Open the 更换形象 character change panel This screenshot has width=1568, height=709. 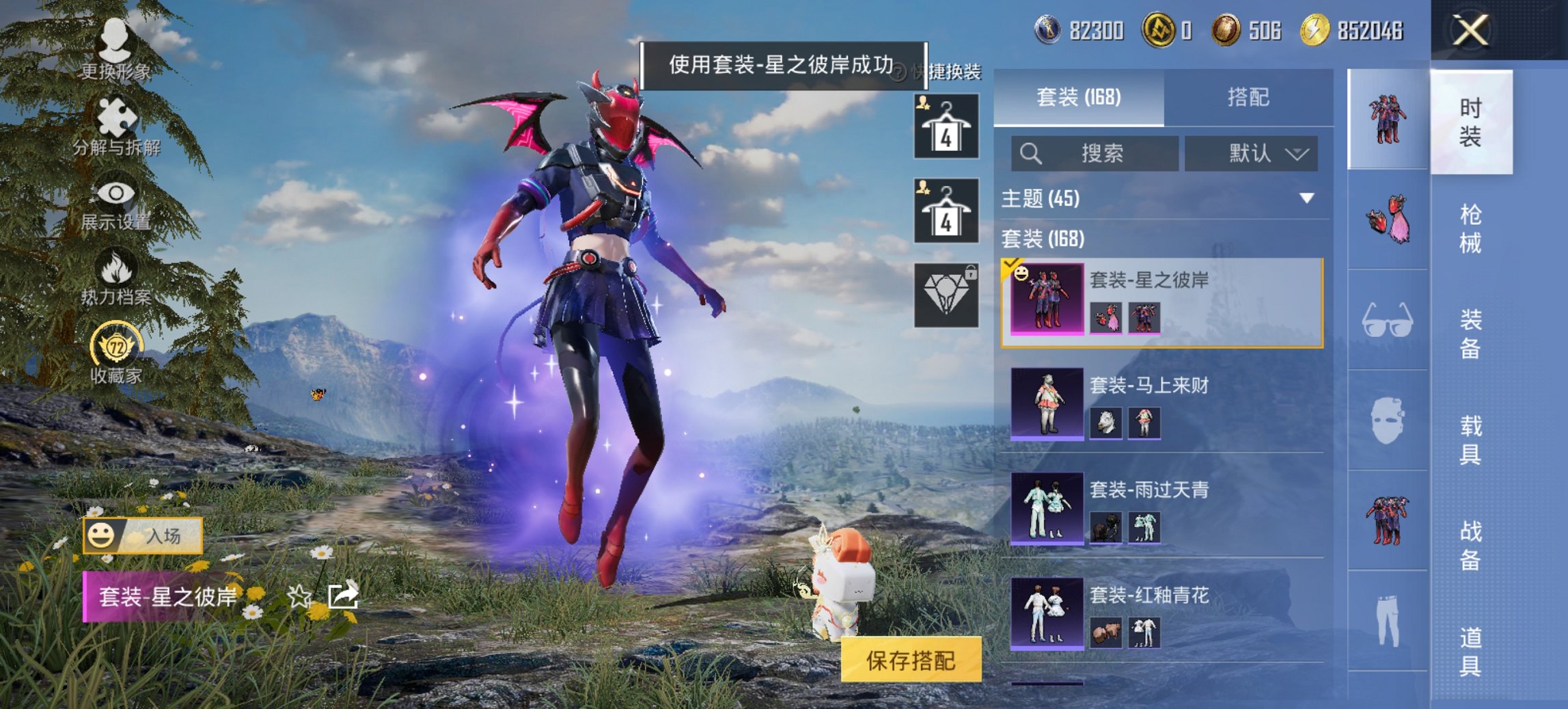coord(116,41)
